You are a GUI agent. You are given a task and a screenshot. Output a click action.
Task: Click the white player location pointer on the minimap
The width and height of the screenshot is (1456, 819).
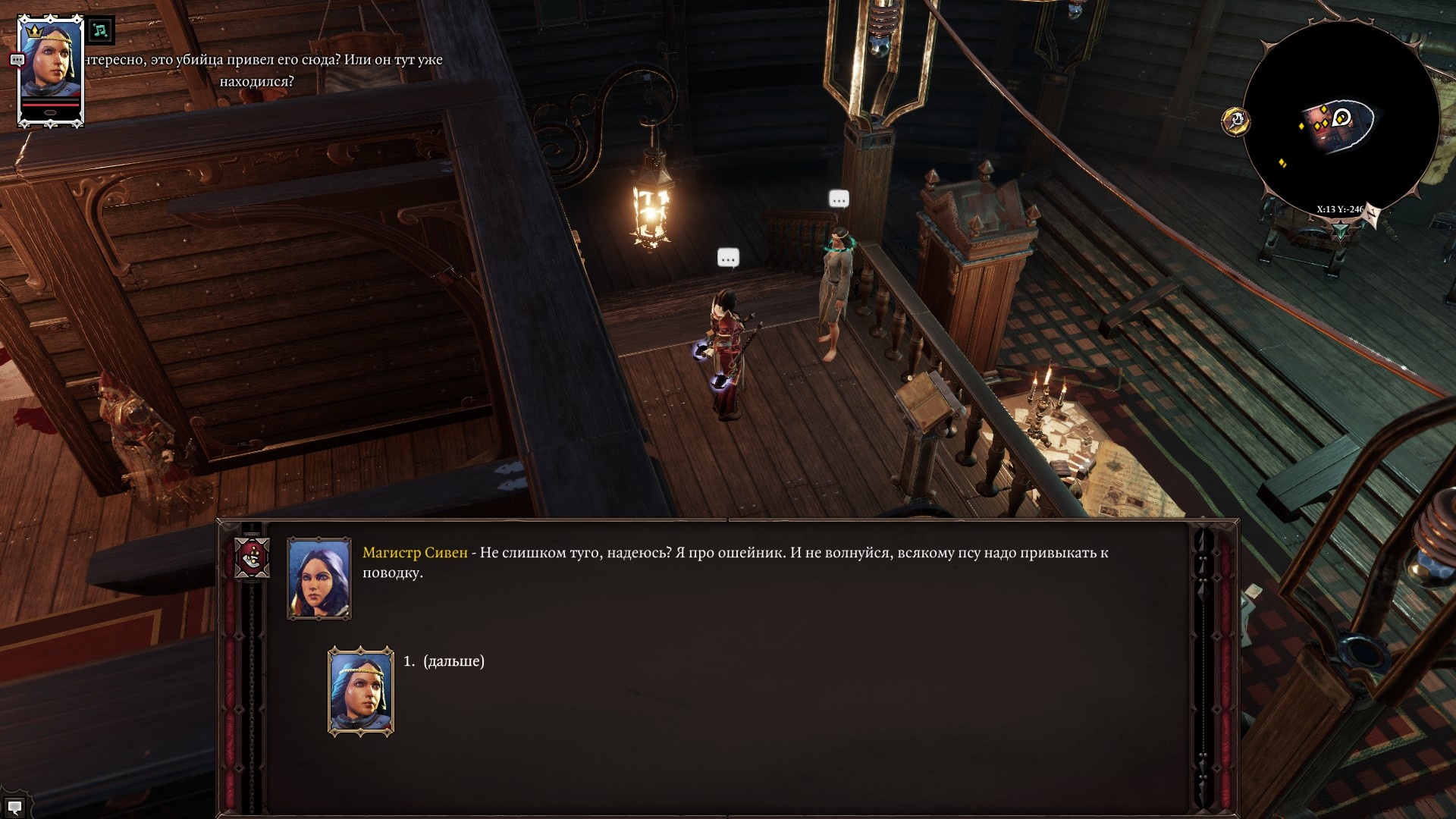pos(1340,117)
